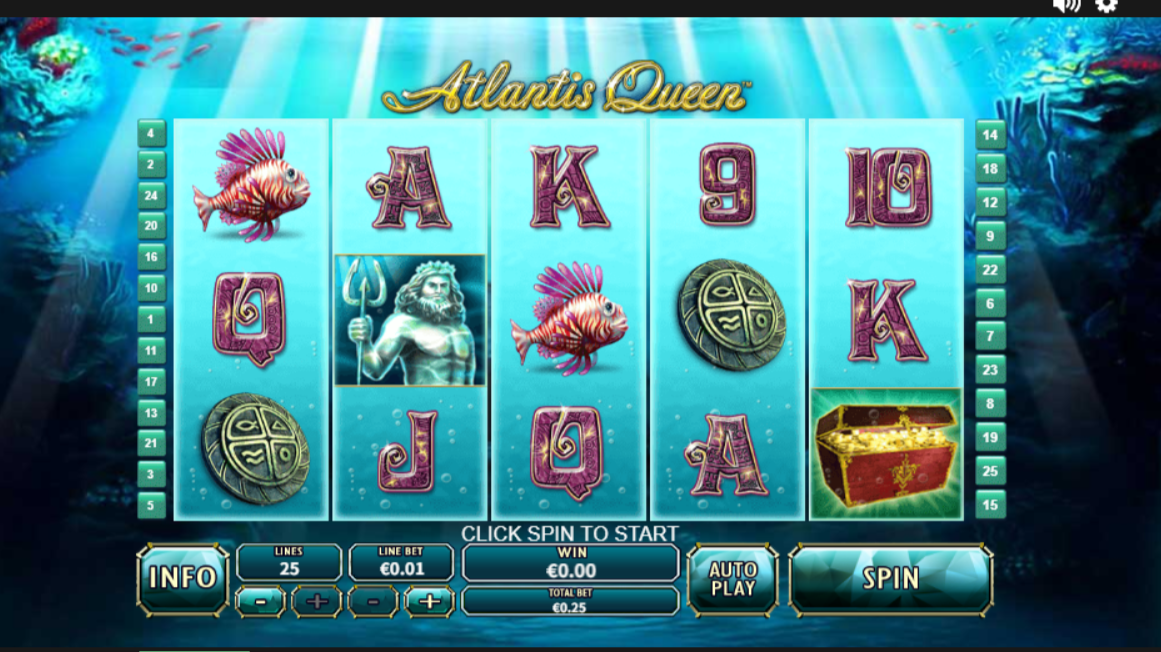Choose payline 24 indicator

click(151, 195)
